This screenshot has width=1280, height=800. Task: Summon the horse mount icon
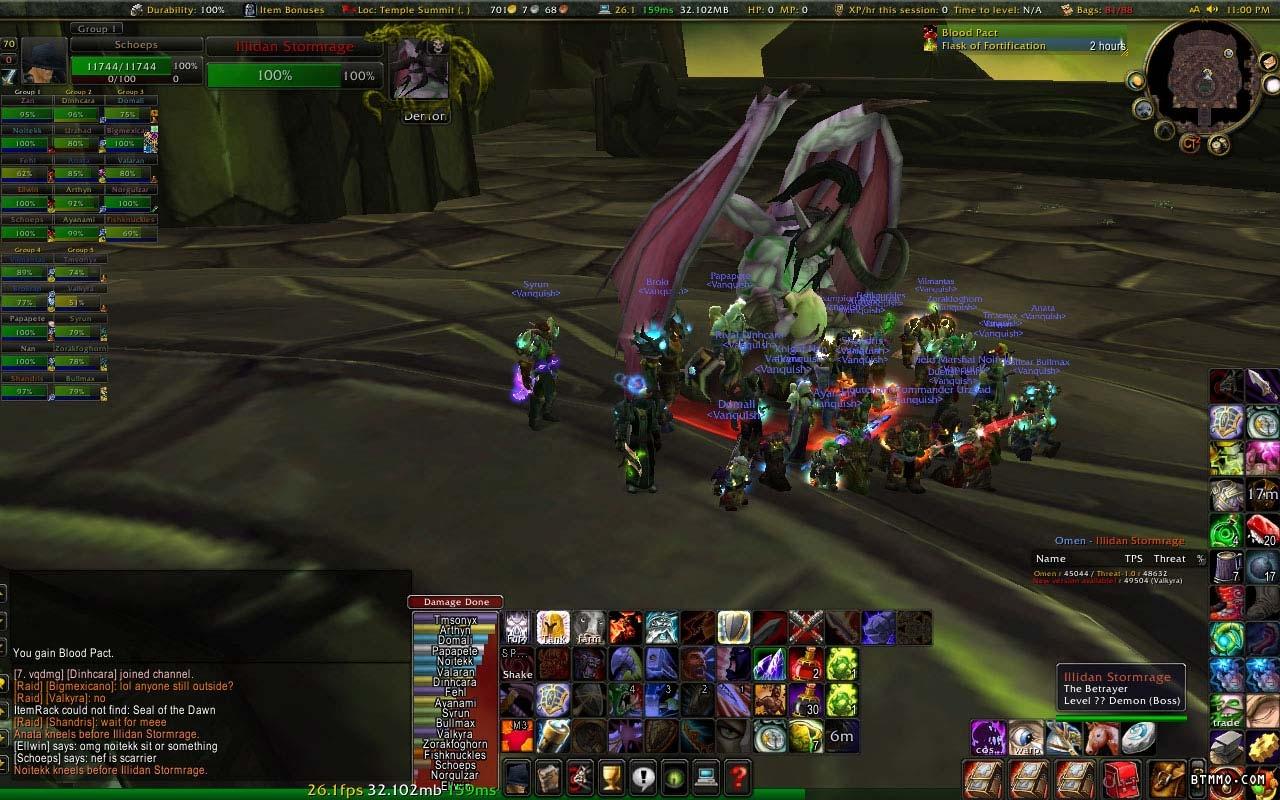(x=1101, y=738)
